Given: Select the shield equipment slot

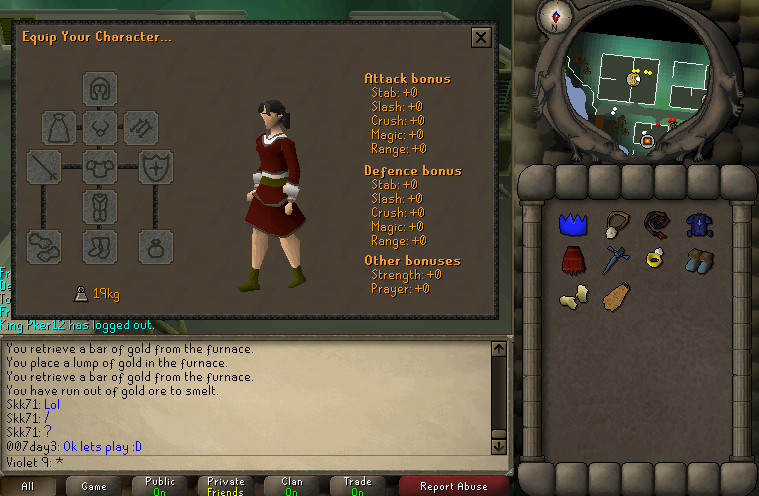Looking at the screenshot, I should pos(155,166).
